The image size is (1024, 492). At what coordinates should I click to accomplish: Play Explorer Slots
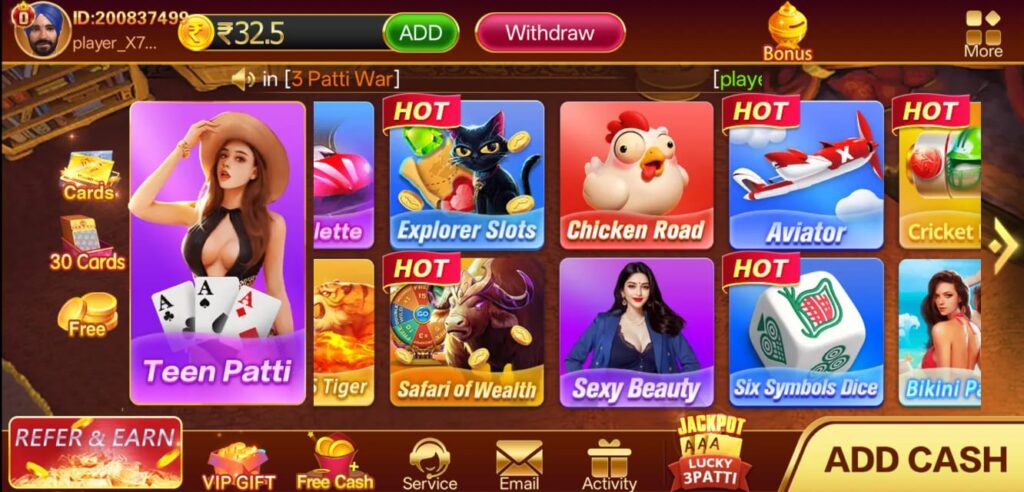466,175
